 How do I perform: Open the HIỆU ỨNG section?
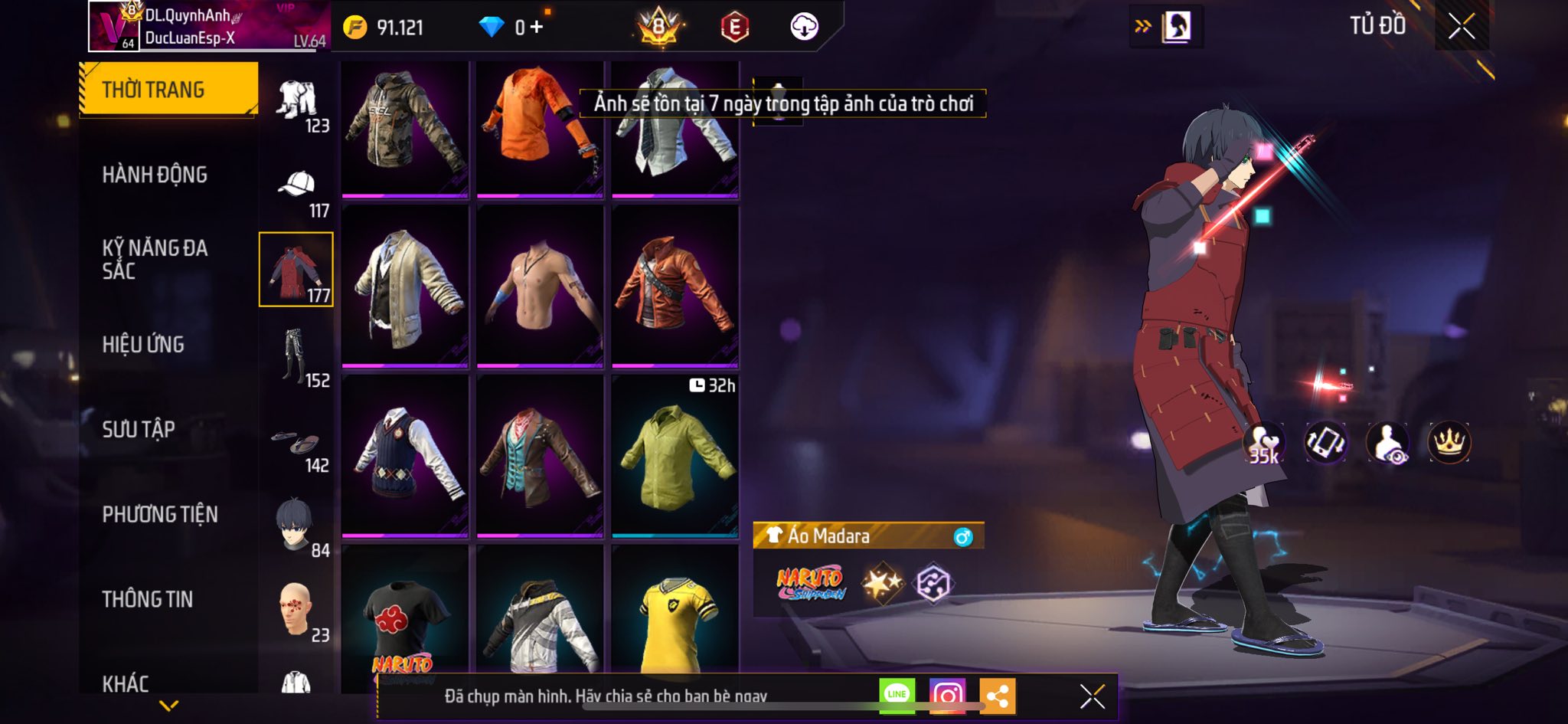pos(143,345)
